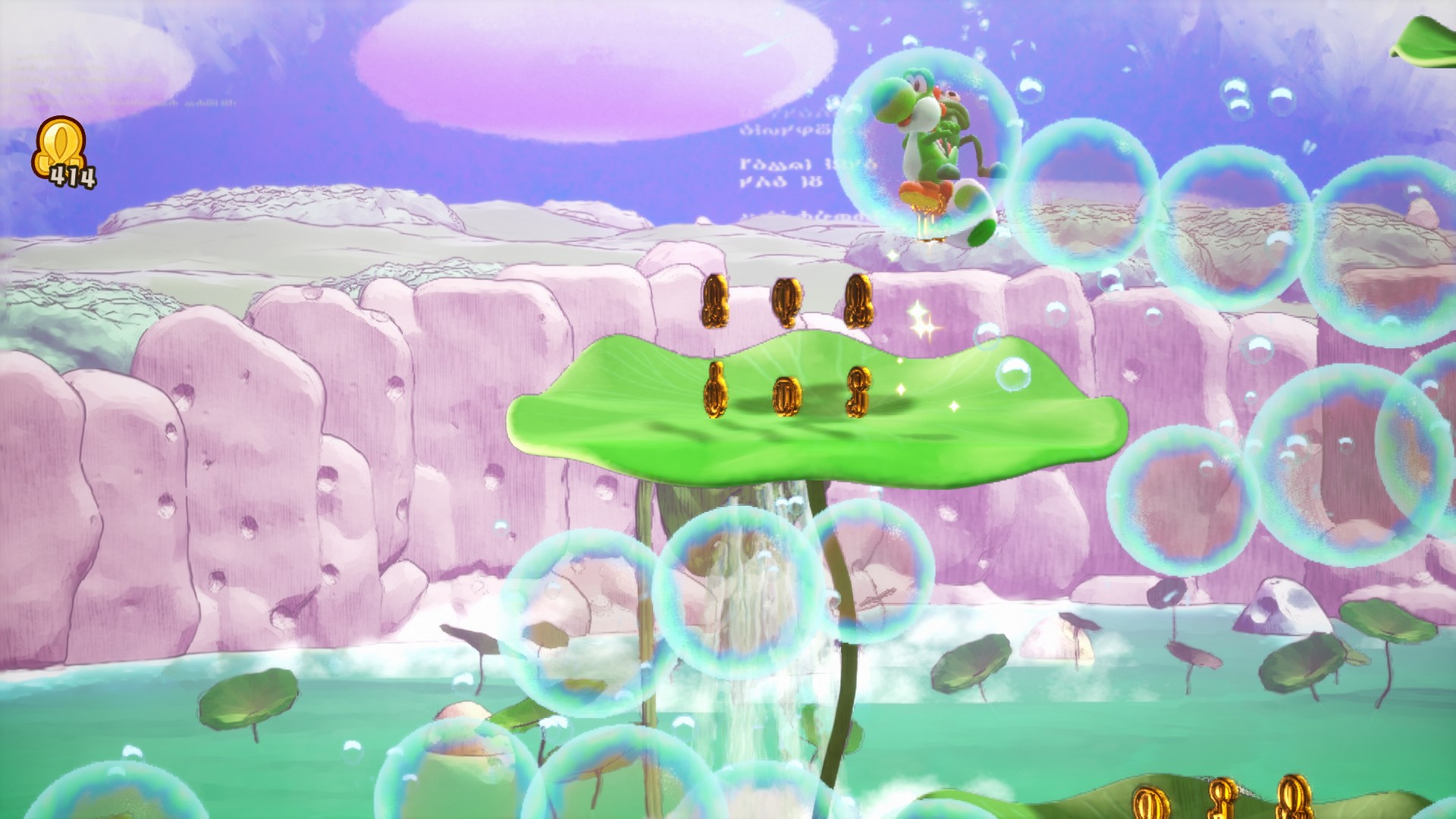
Task: Pop the bubble containing Yoshi
Action: coord(929,140)
